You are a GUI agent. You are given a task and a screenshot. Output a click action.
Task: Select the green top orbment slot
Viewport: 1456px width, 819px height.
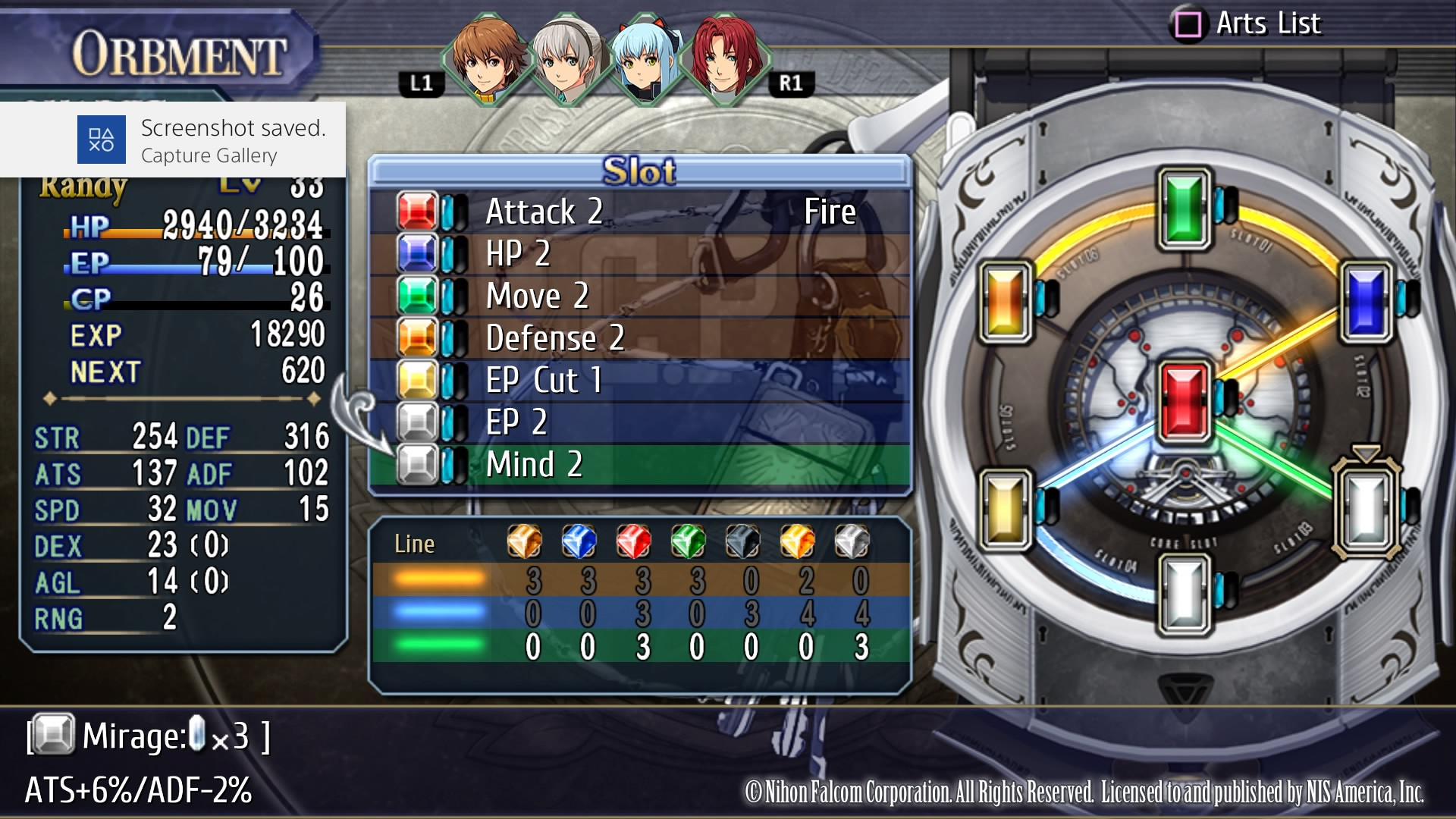[1184, 209]
